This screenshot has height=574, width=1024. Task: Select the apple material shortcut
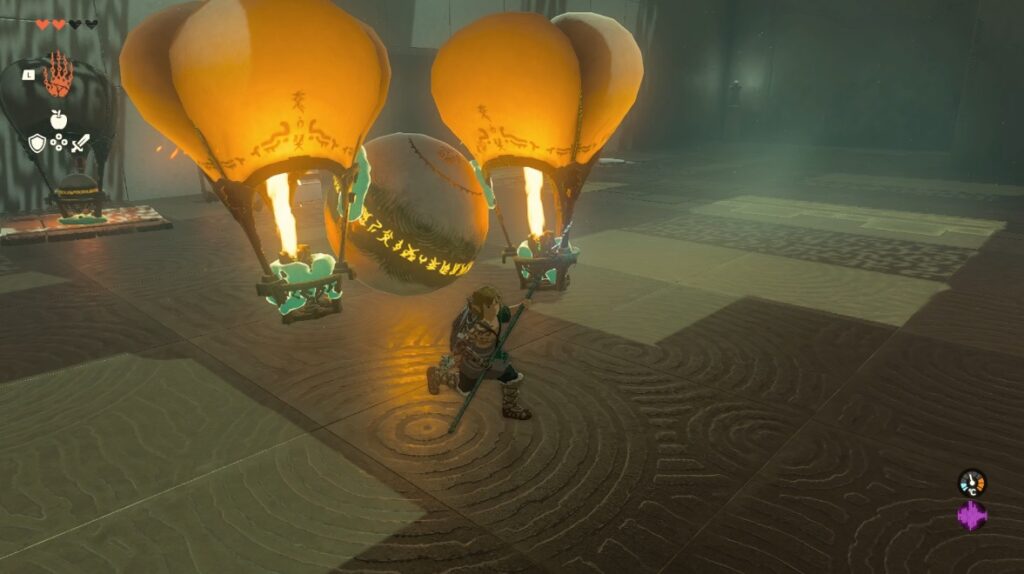pyautogui.click(x=58, y=120)
